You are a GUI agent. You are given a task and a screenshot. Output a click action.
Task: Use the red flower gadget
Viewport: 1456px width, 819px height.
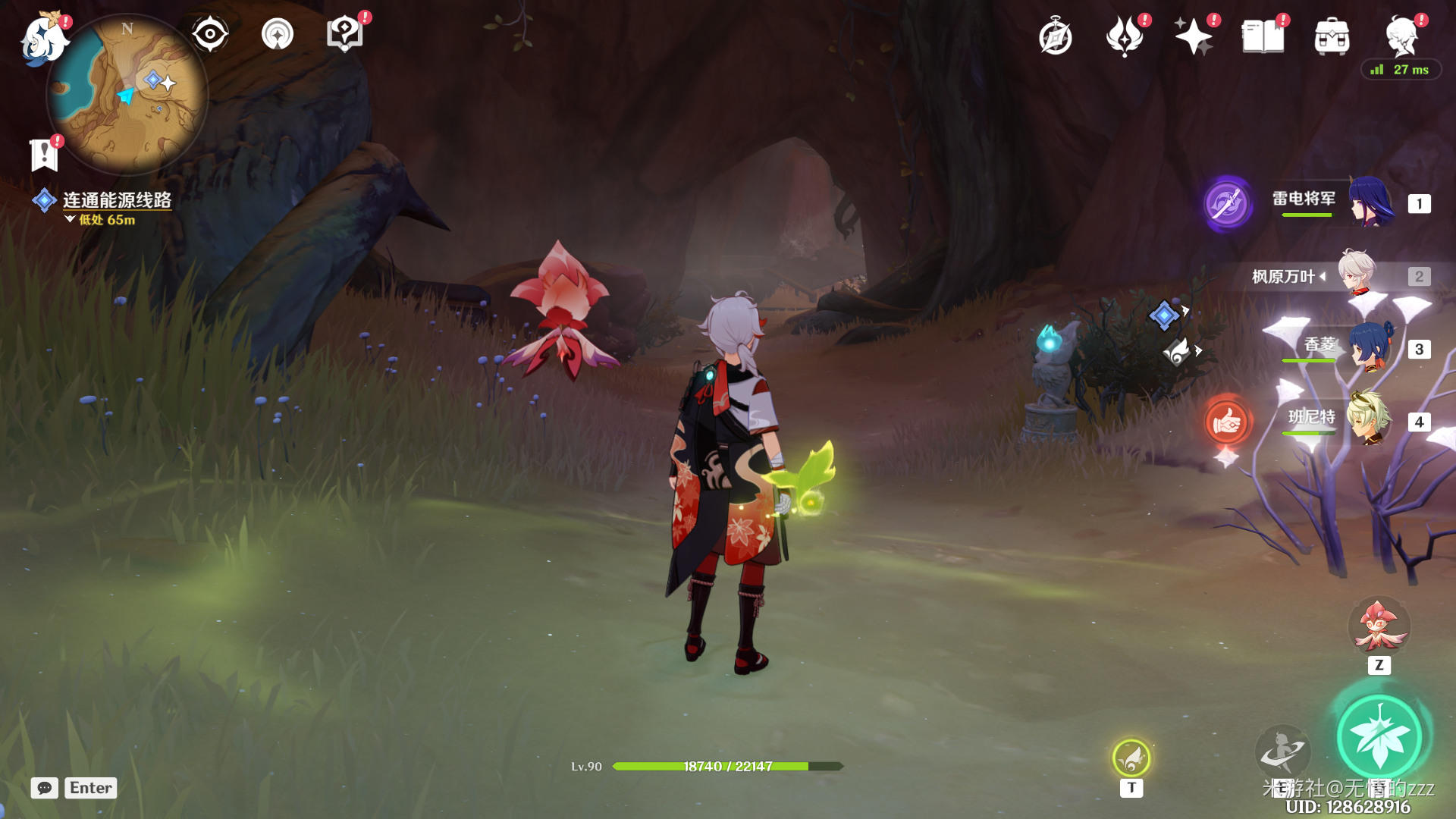coord(1379,626)
